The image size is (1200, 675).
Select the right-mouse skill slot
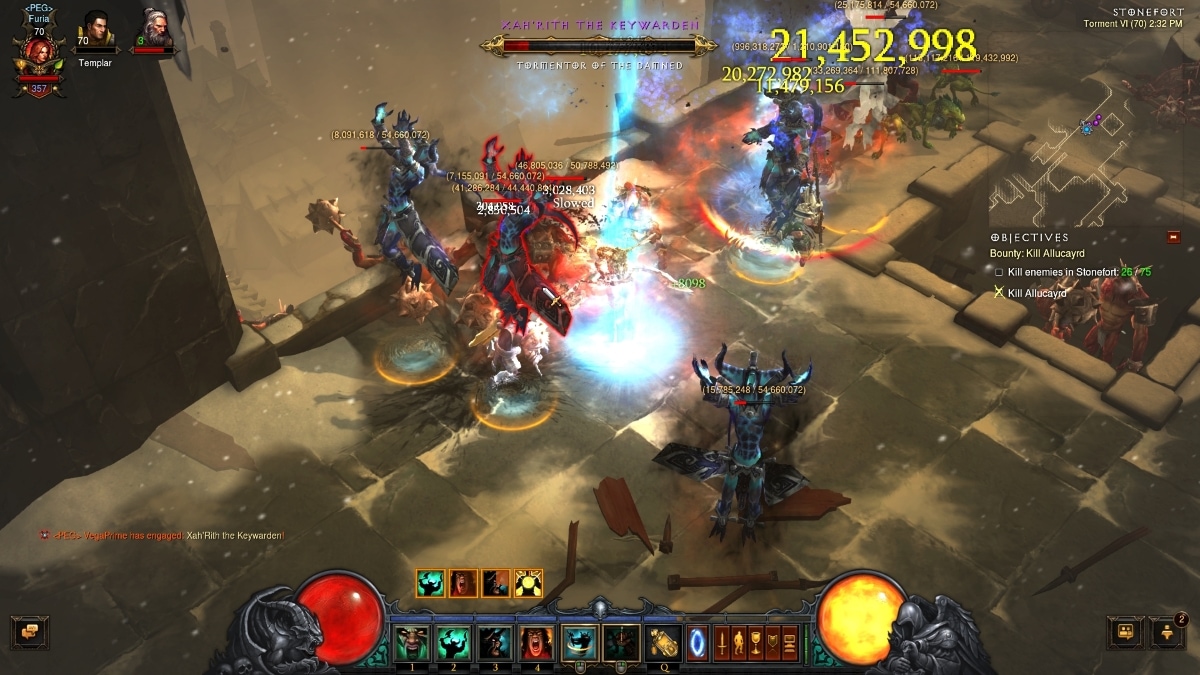click(621, 641)
